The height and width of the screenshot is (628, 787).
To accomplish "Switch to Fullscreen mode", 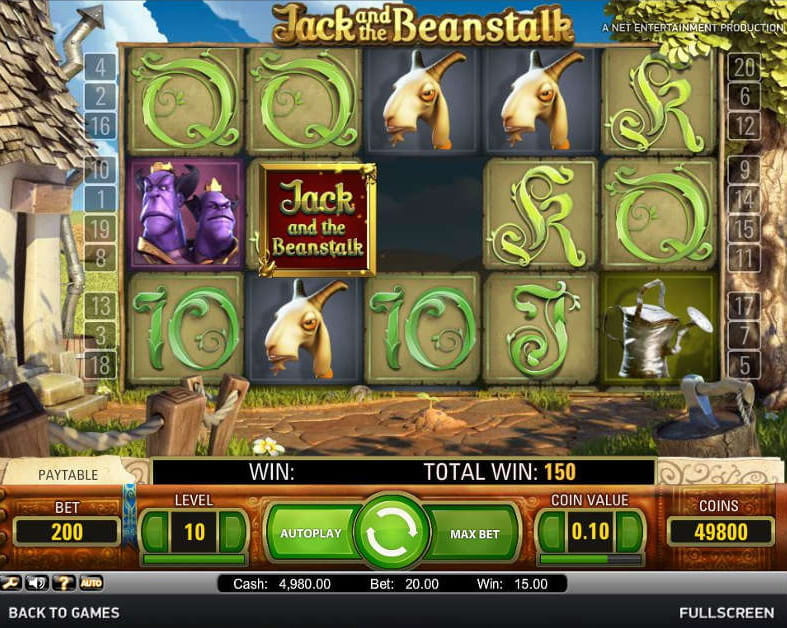I will click(x=726, y=612).
